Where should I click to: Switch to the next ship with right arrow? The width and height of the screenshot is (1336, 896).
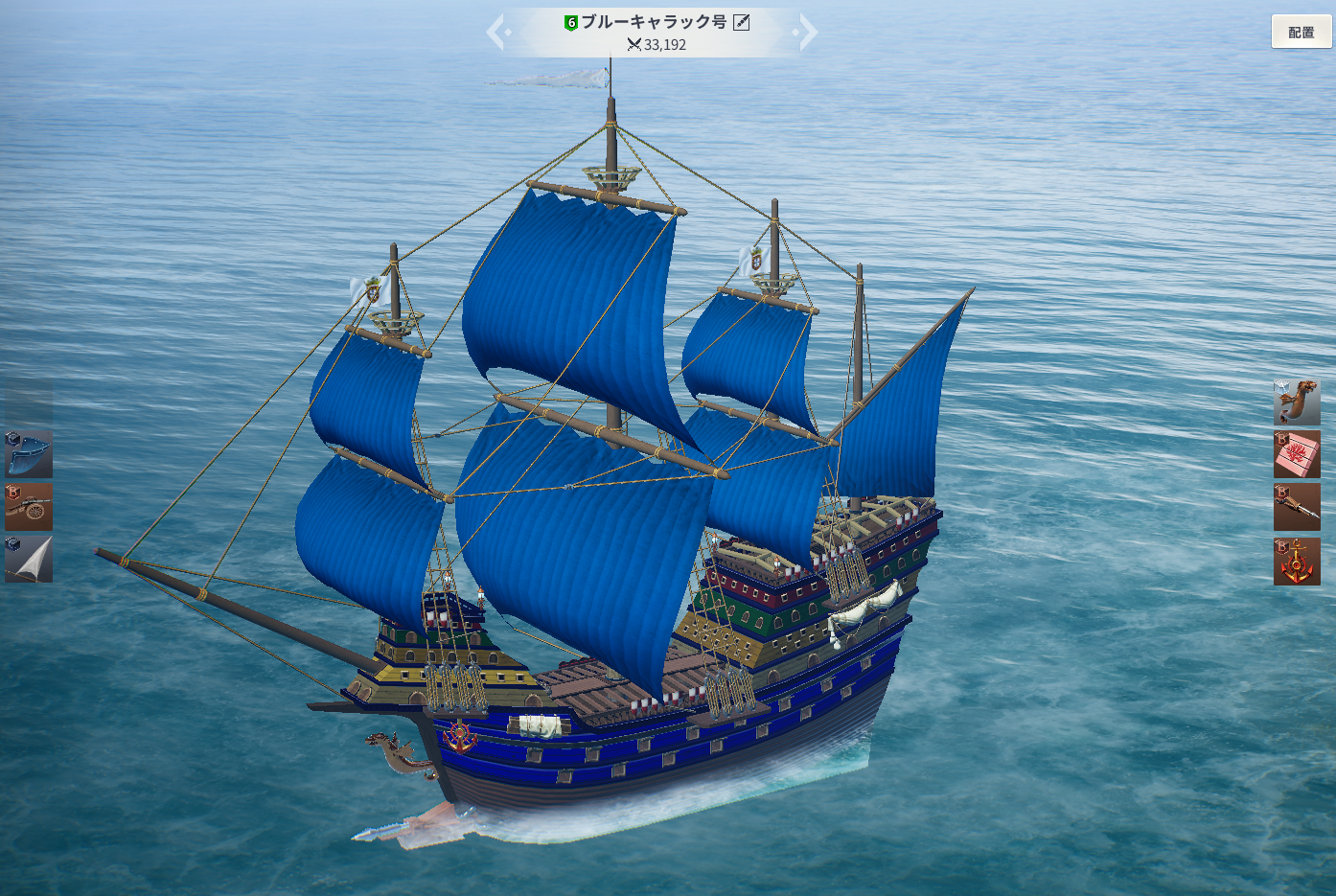pos(807,32)
